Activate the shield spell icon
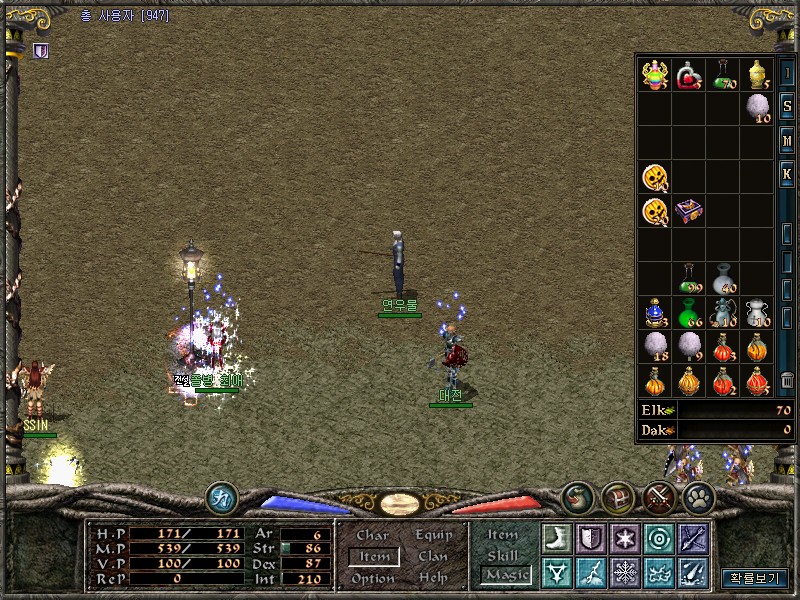This screenshot has width=800, height=600. click(x=590, y=538)
